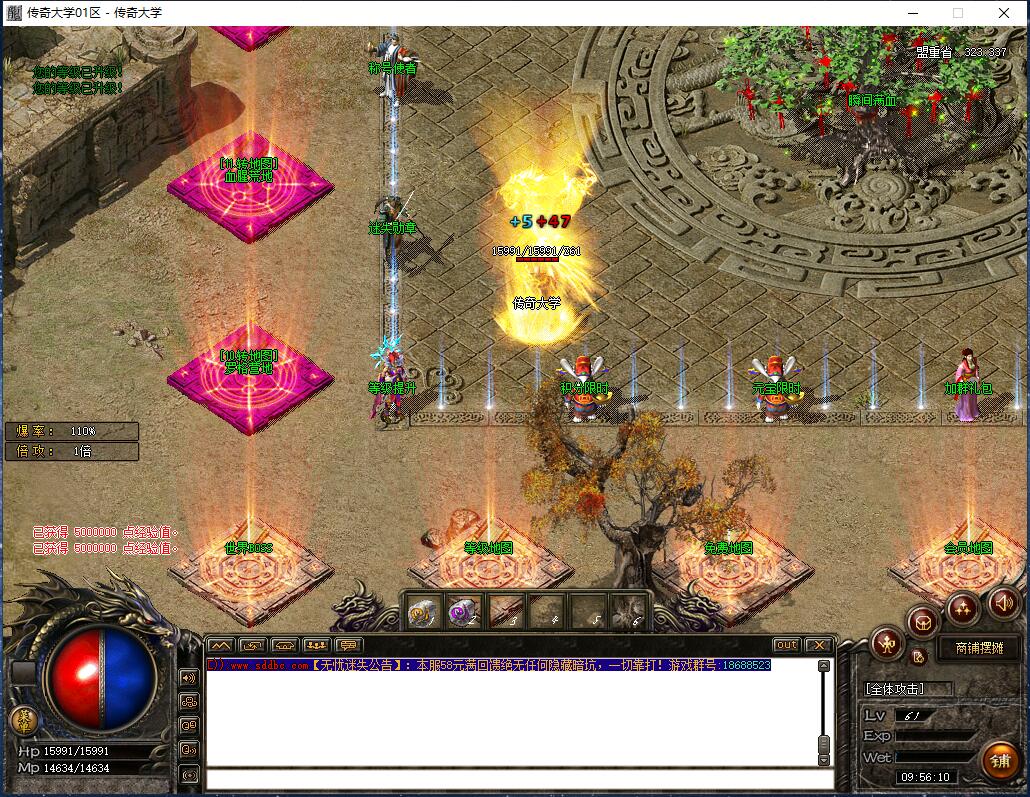
Task: Open the bag box icon
Action: pyautogui.click(x=923, y=620)
